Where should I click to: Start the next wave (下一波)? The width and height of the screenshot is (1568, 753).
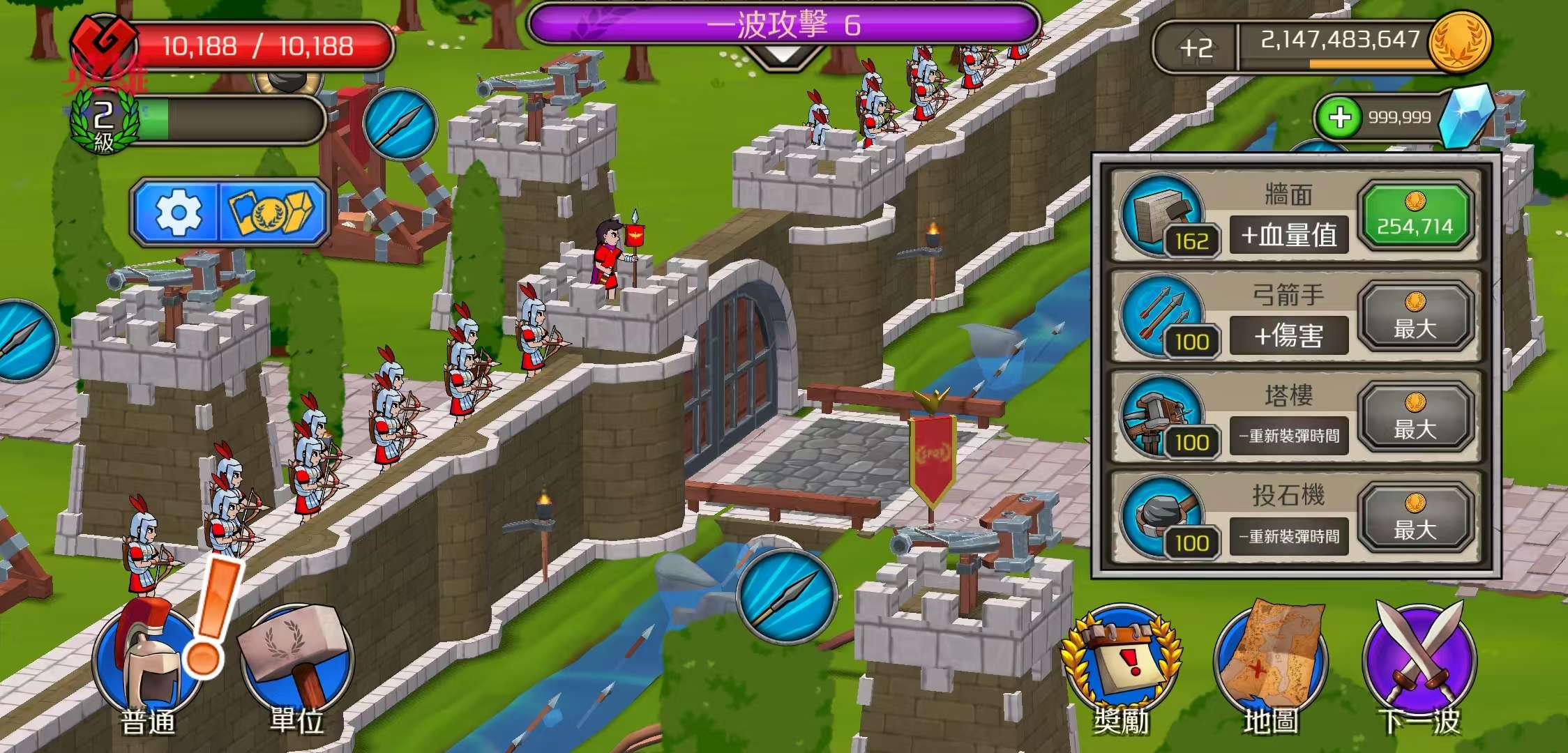(x=1419, y=669)
